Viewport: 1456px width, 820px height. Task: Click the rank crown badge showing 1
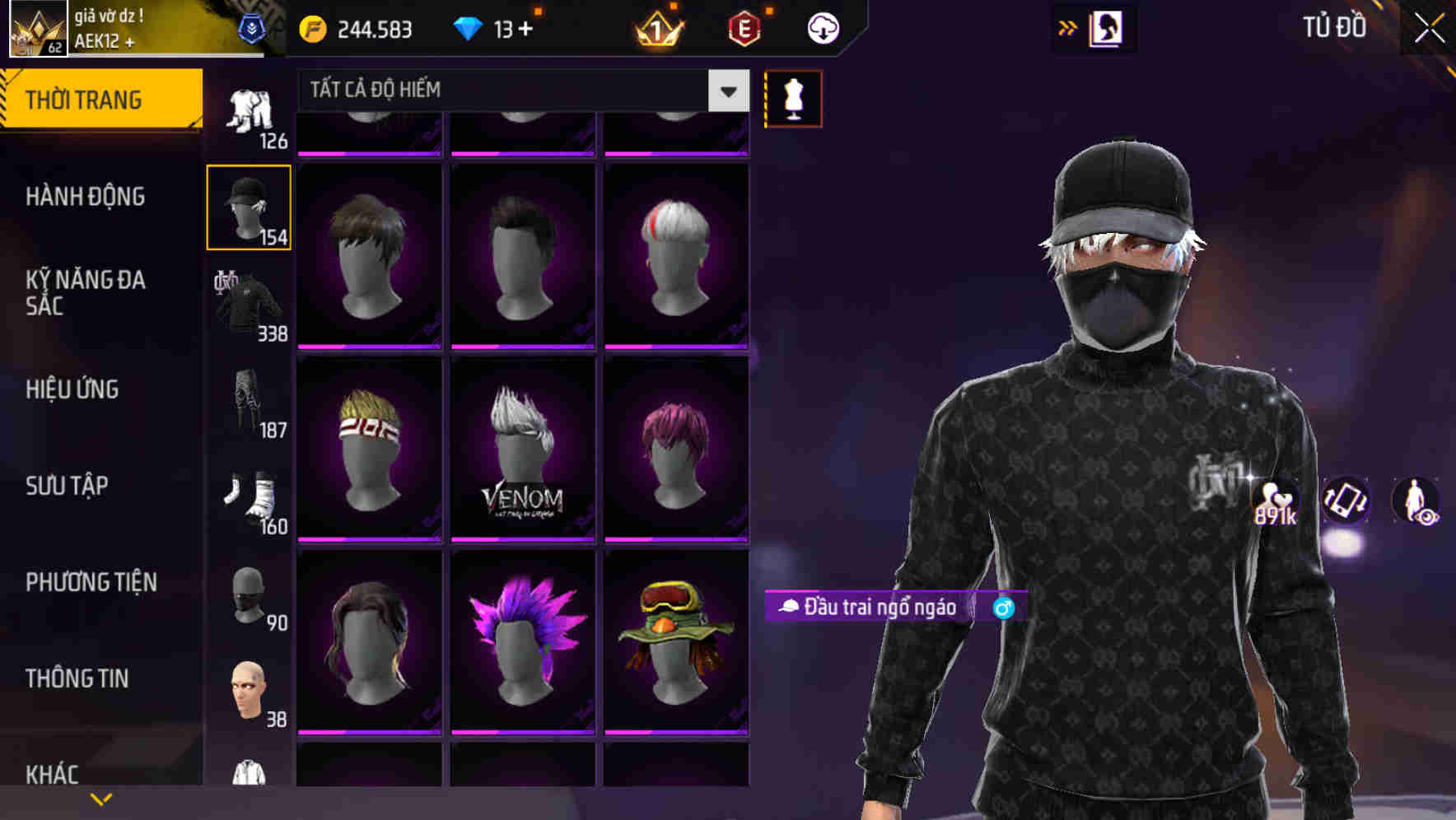coord(656,30)
